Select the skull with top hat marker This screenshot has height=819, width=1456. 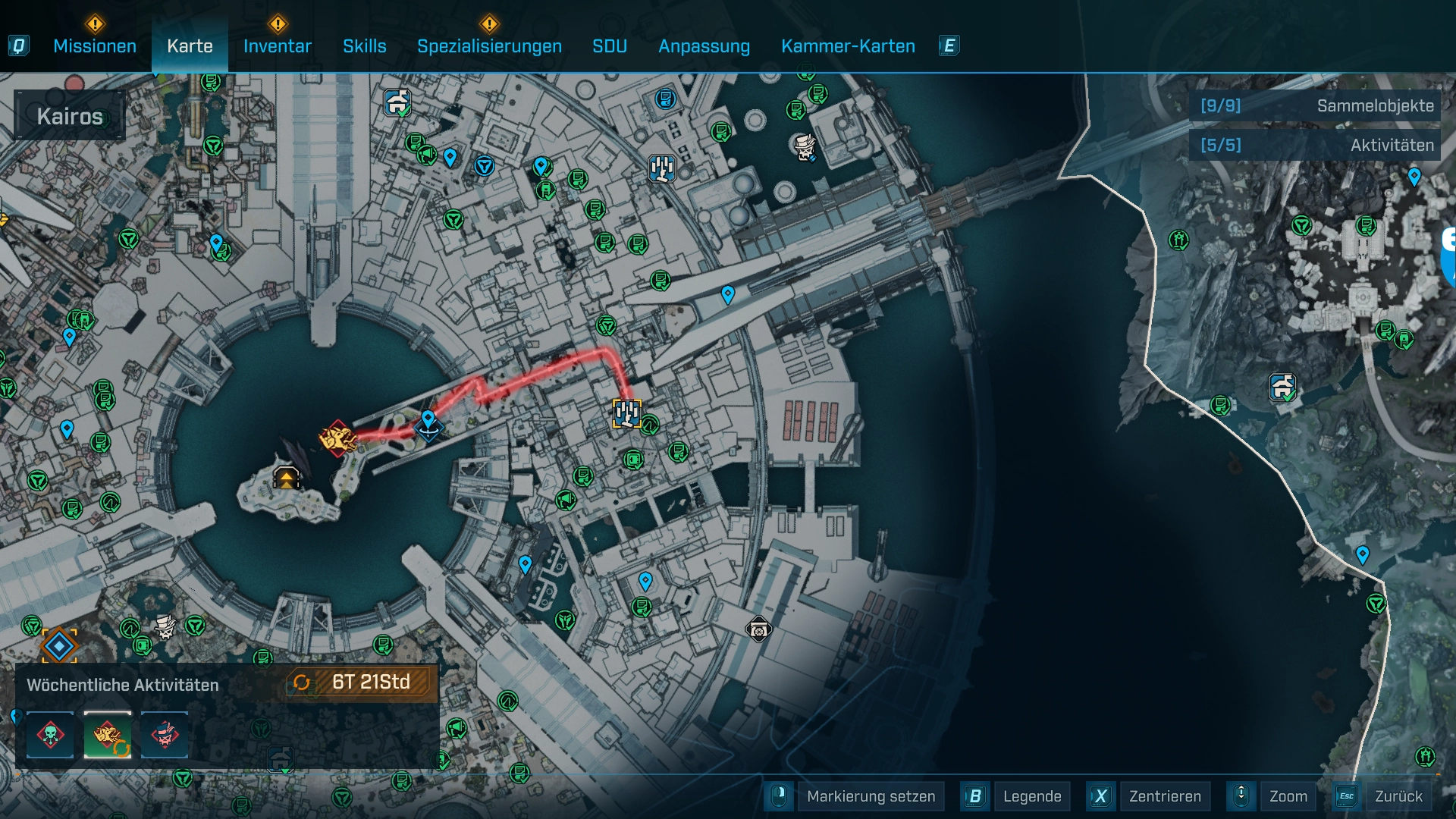[805, 146]
